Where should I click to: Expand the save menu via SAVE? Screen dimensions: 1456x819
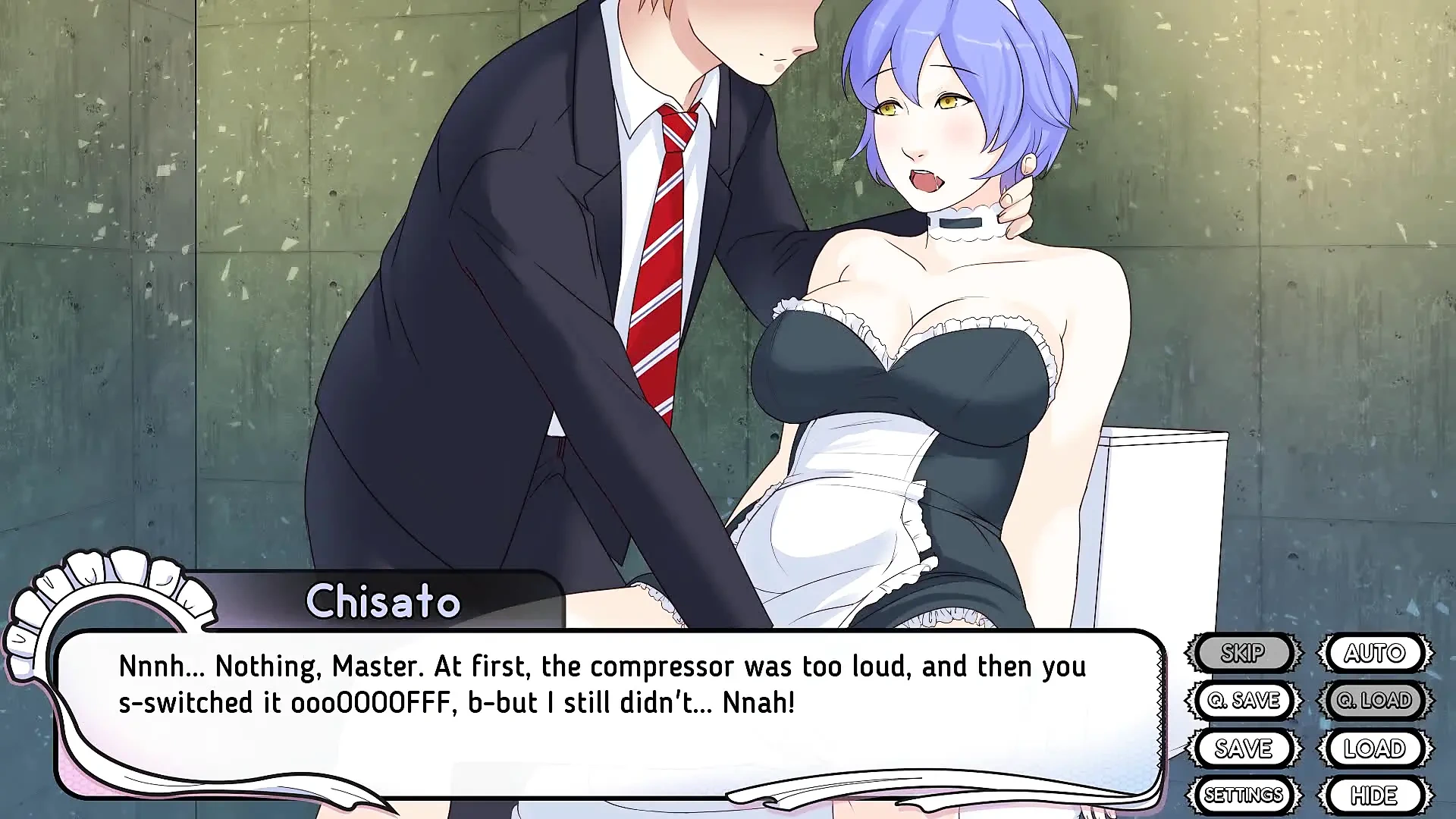[x=1244, y=748]
